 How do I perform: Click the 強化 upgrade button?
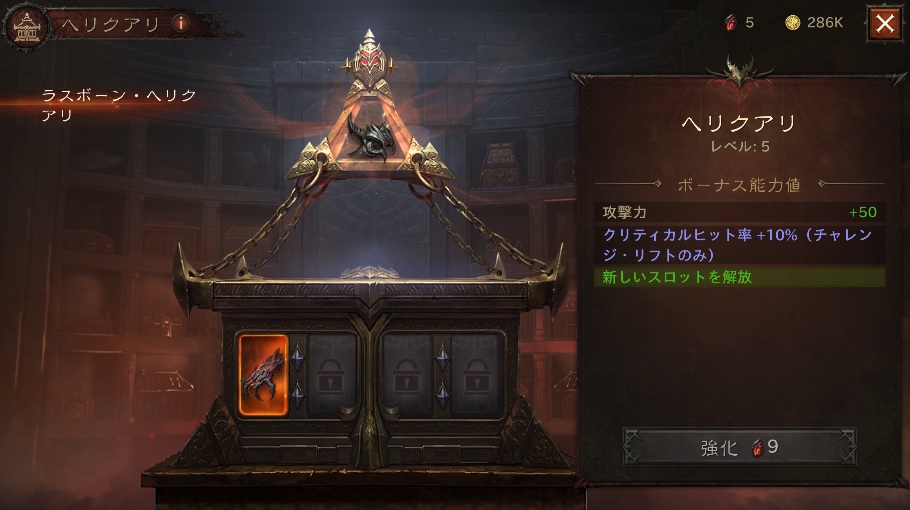[x=739, y=447]
